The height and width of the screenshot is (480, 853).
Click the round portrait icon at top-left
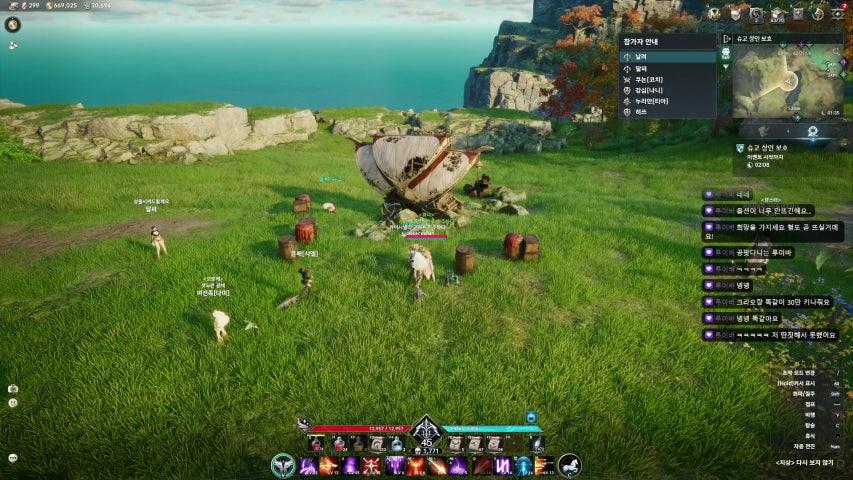(13, 24)
